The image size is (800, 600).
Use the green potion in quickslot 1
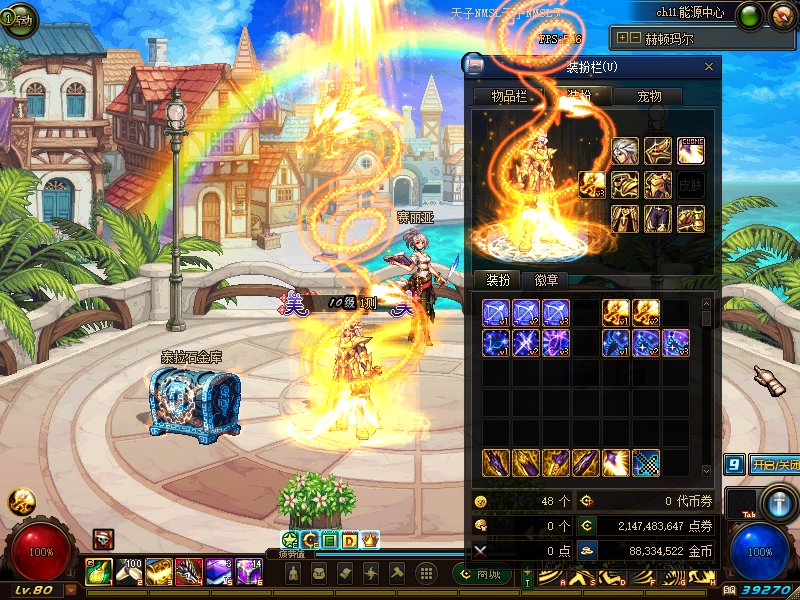point(98,572)
